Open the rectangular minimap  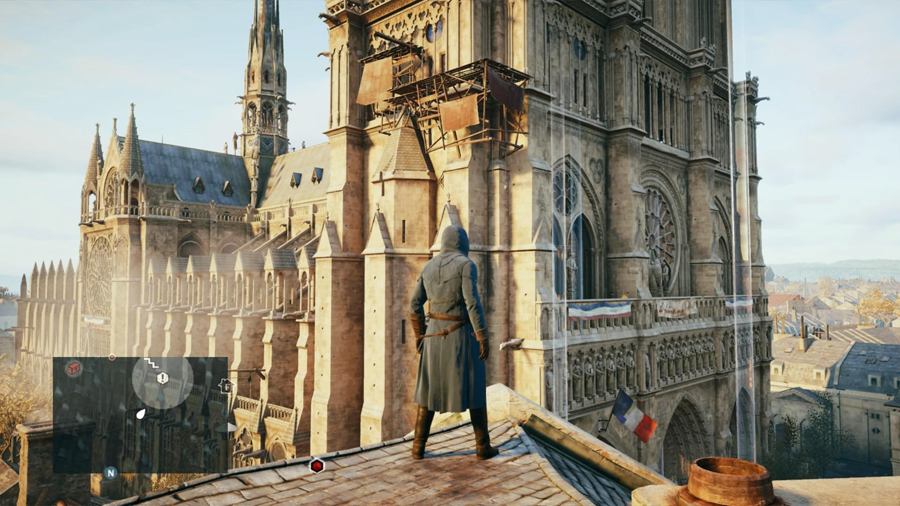140,414
